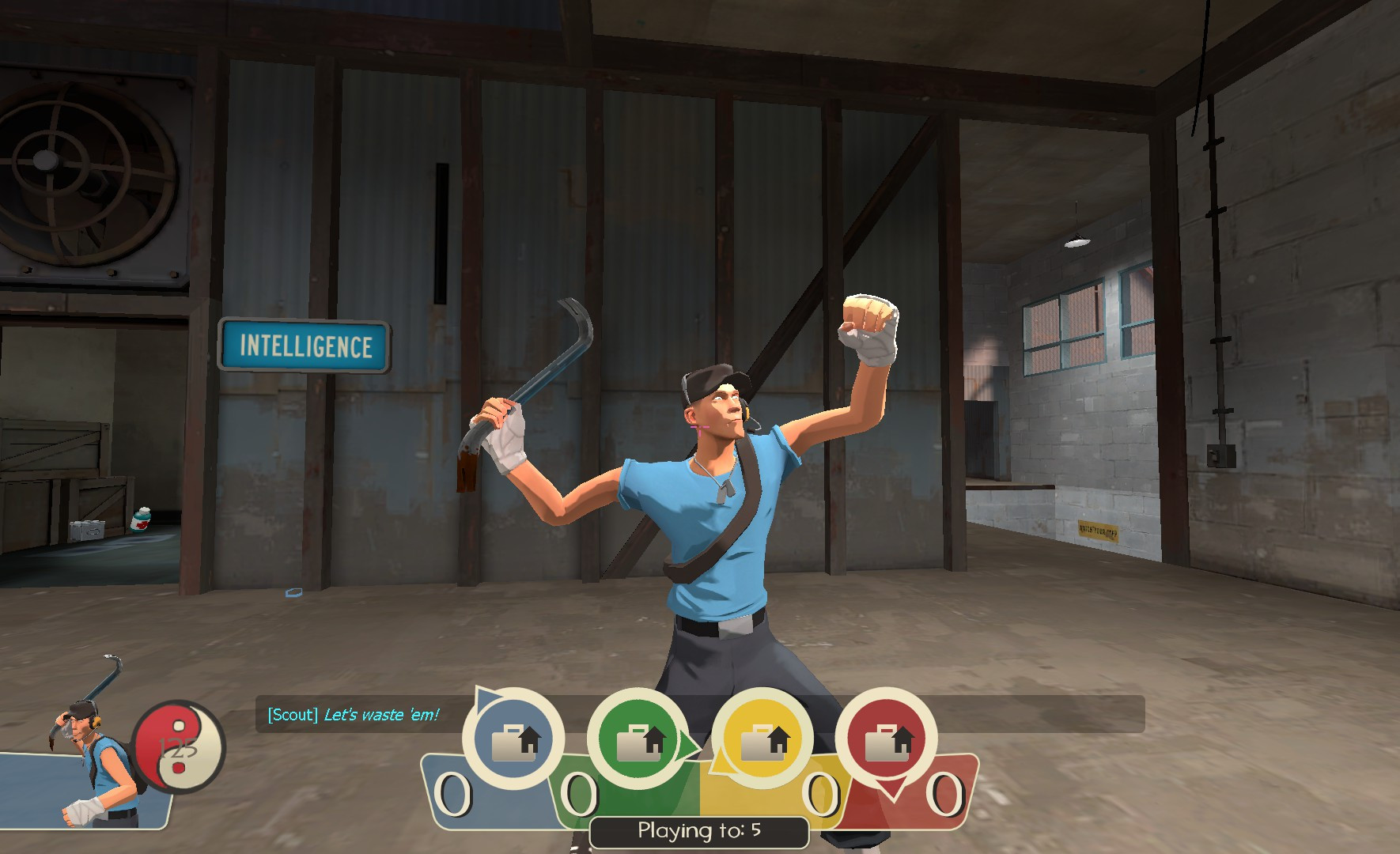The height and width of the screenshot is (854, 1400).
Task: Click the Playing to: 5 label
Action: [698, 831]
